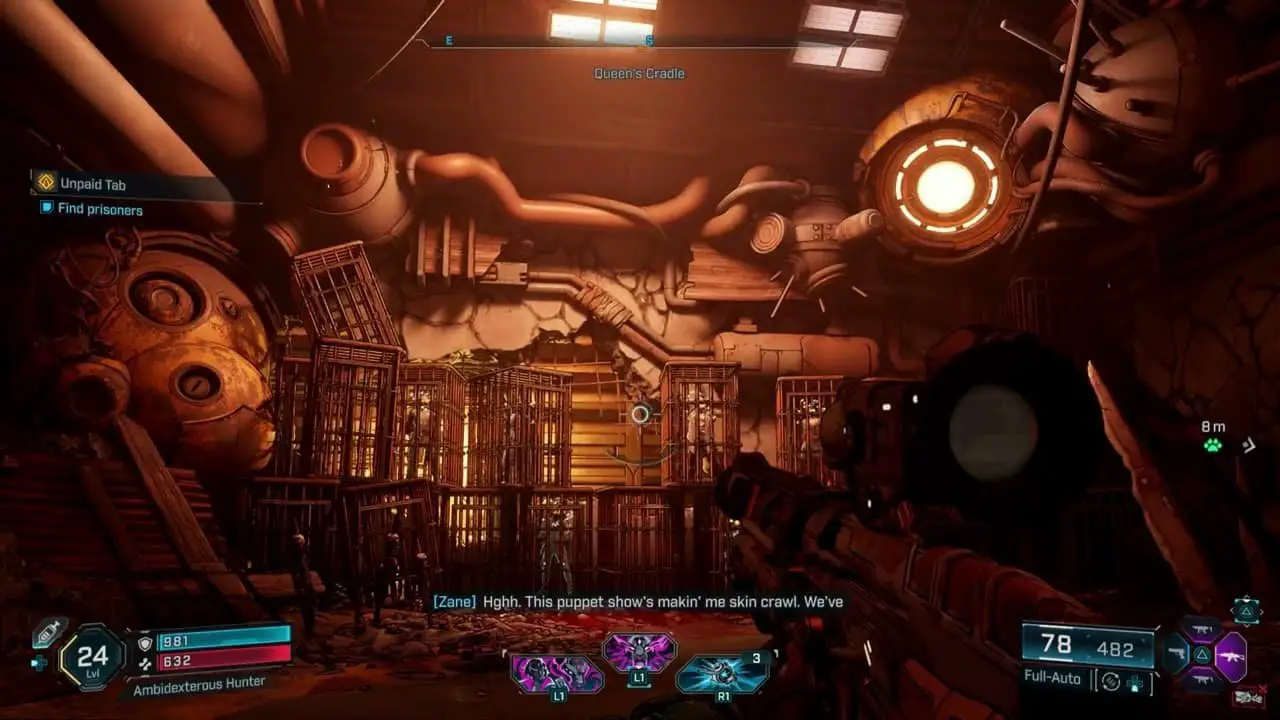
Task: Switch to the pistol weapon slot
Action: click(x=1177, y=656)
